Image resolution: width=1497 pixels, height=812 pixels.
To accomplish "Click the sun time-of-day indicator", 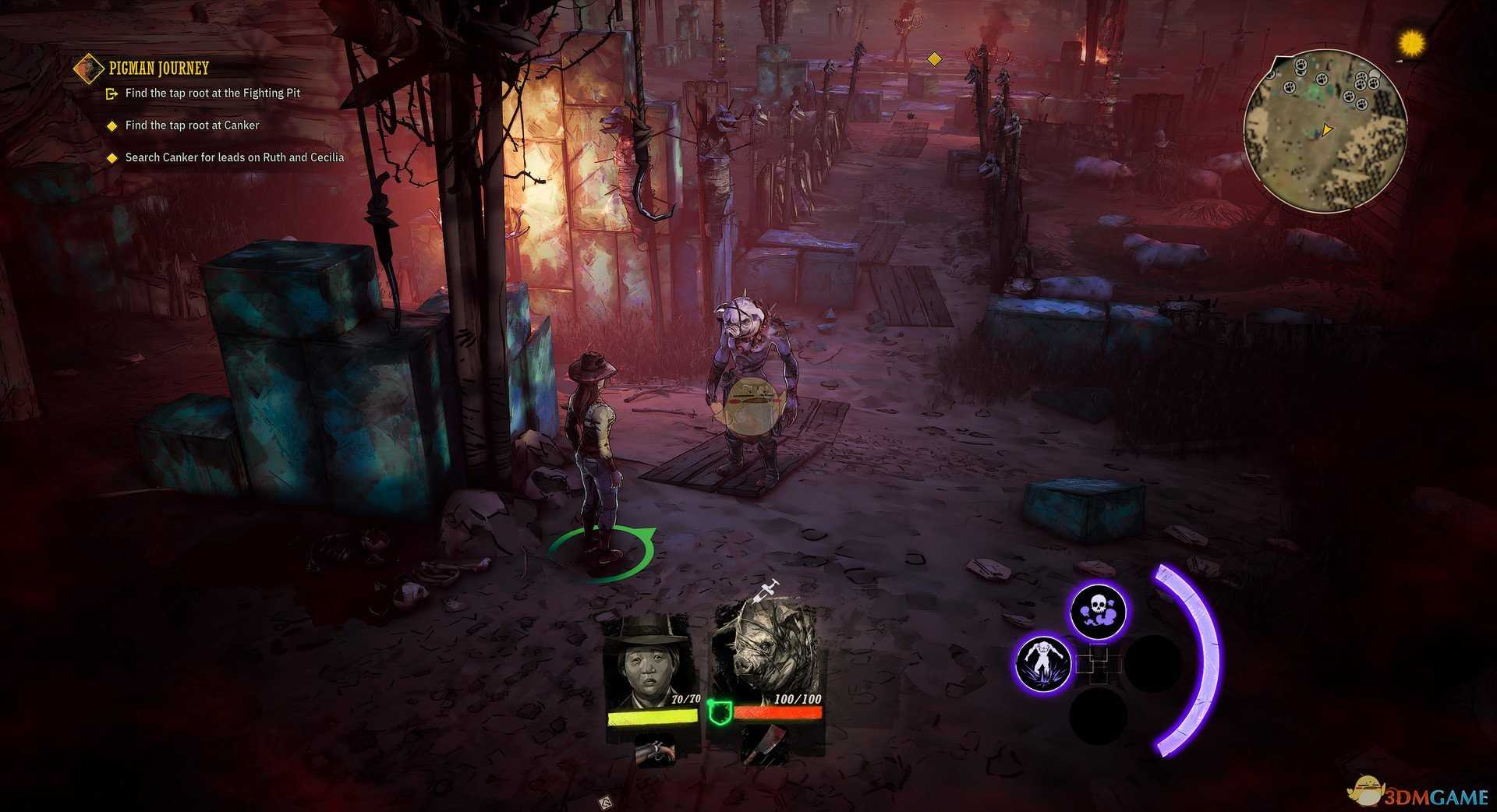I will point(1411,44).
